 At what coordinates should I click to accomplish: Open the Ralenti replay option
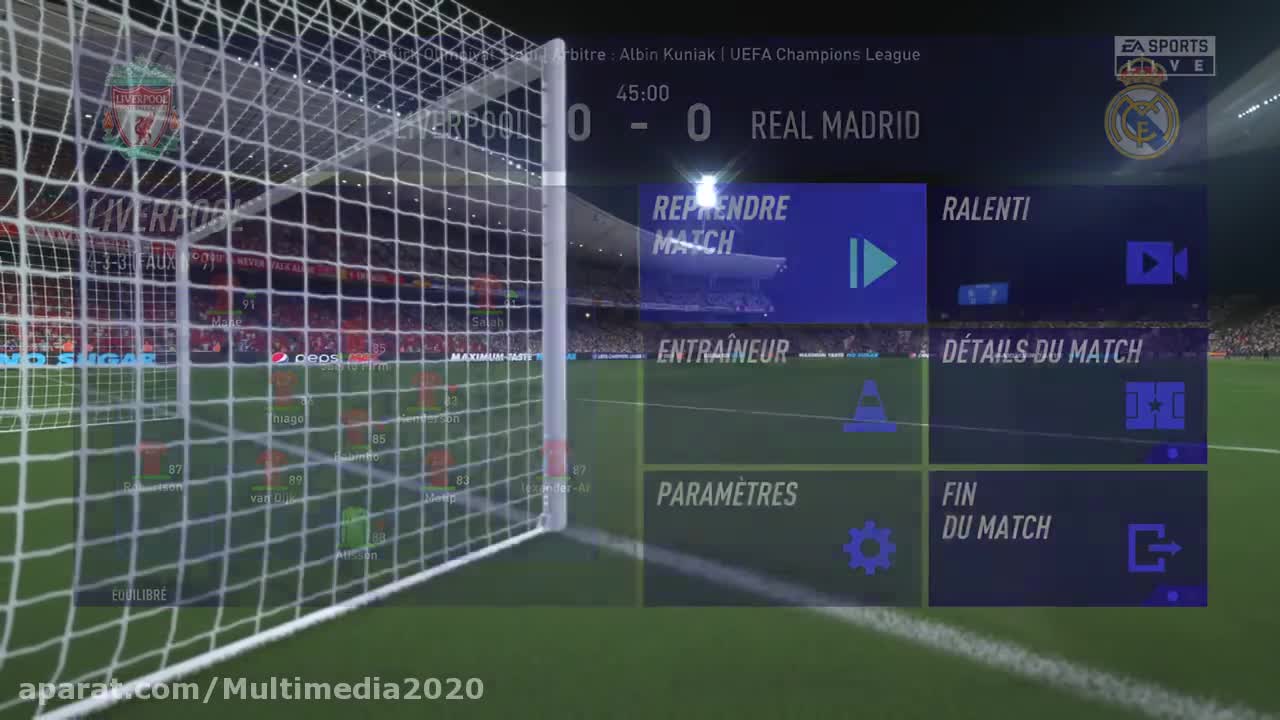coord(1067,253)
